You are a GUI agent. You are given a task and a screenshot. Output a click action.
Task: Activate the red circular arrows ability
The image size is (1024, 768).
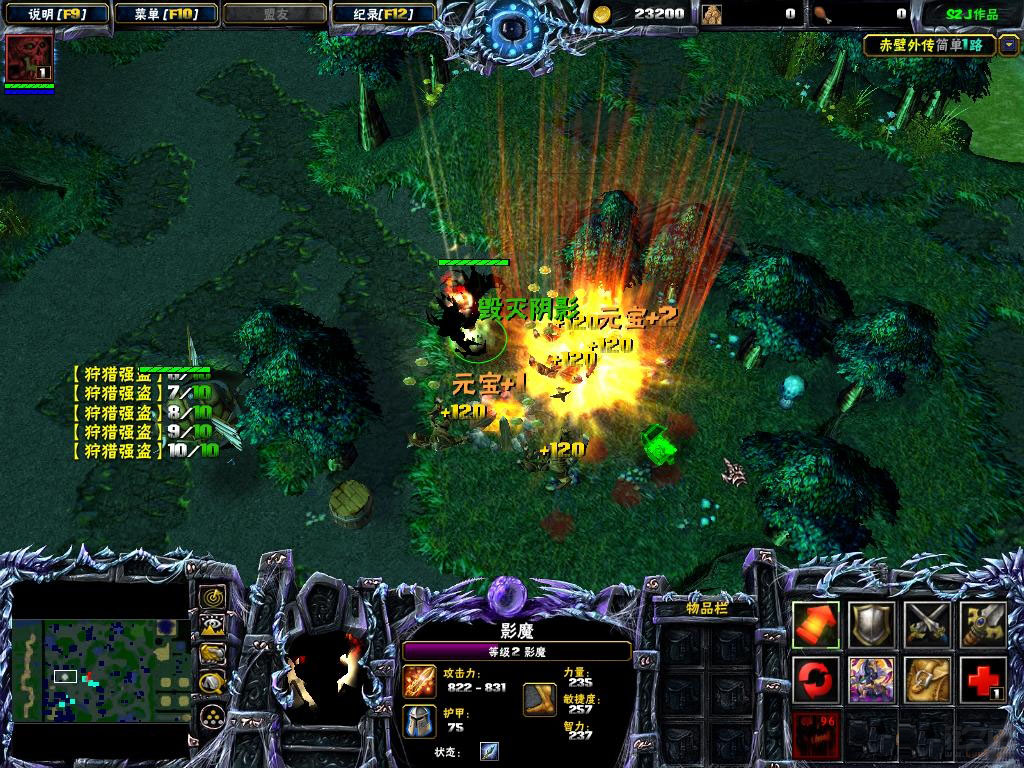pyautogui.click(x=816, y=680)
